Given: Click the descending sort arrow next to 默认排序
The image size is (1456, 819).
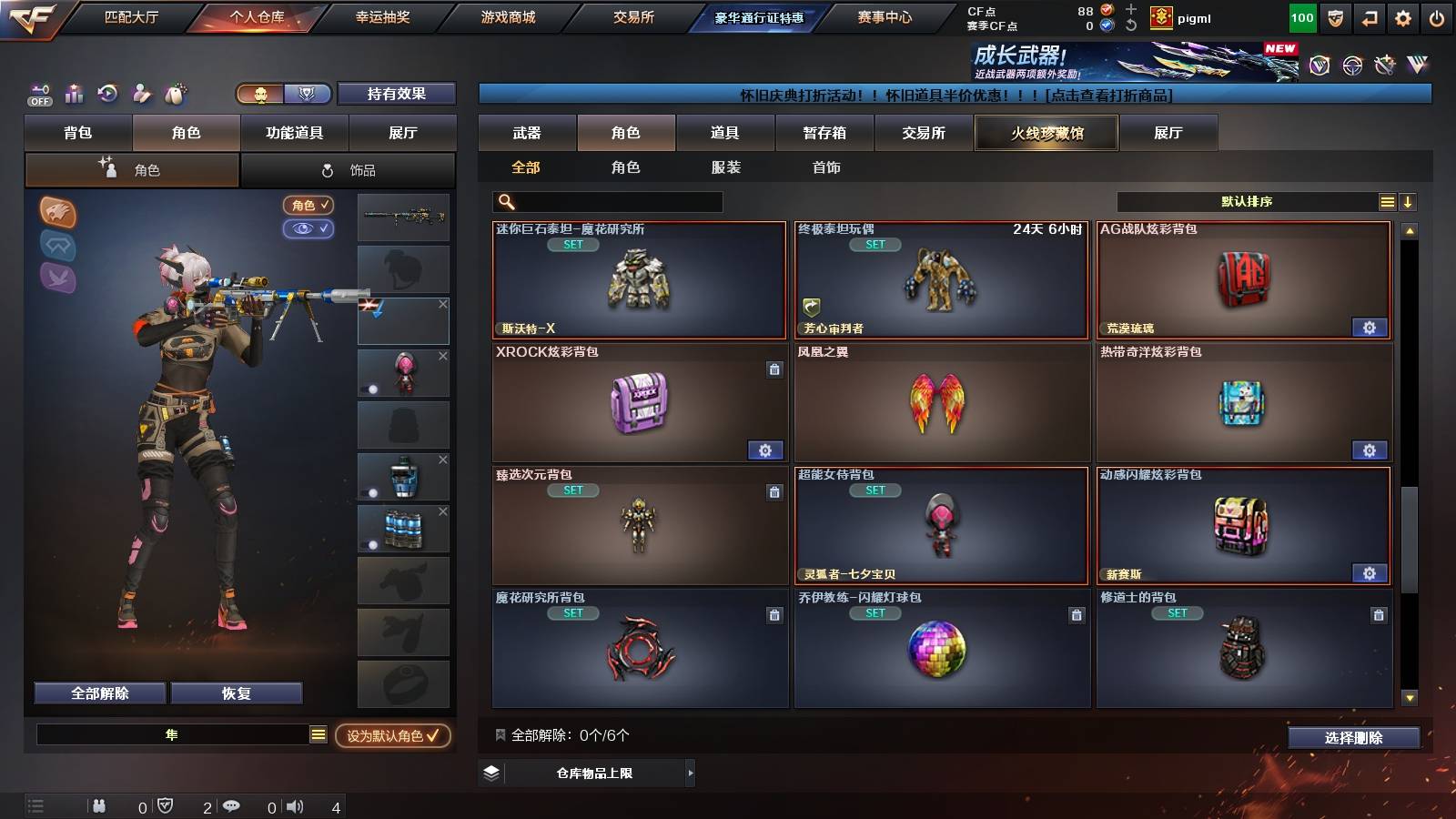Looking at the screenshot, I should (1408, 201).
